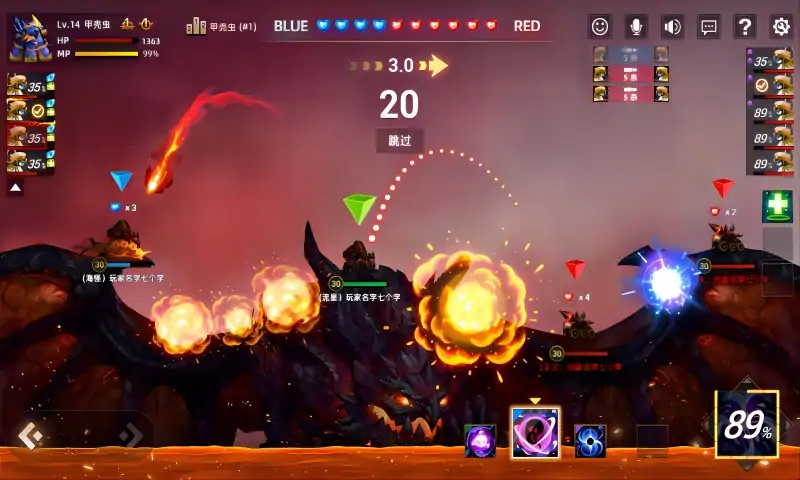
Task: Click the 跳过 skip turn button
Action: click(x=400, y=141)
